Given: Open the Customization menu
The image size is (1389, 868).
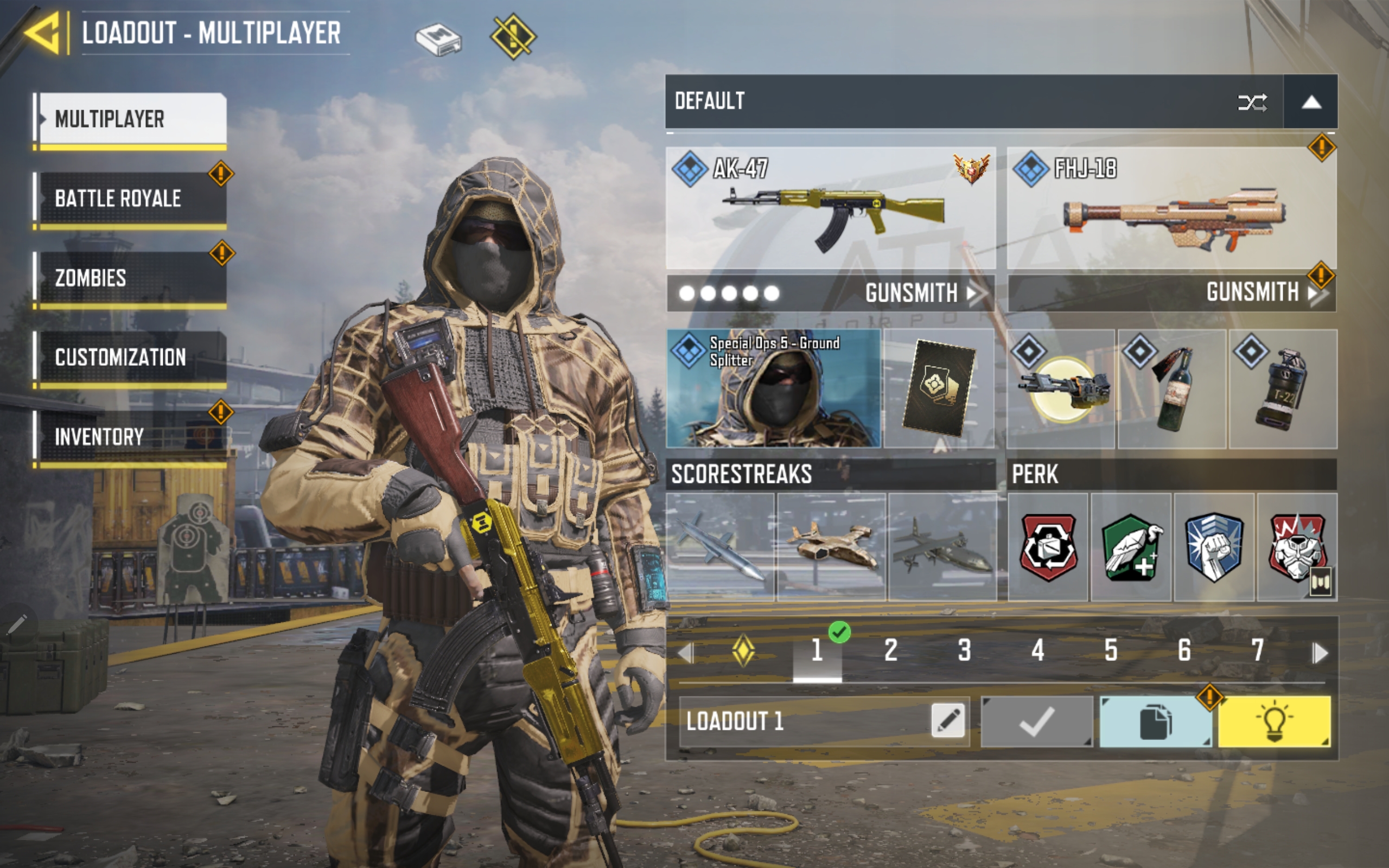Looking at the screenshot, I should point(132,357).
